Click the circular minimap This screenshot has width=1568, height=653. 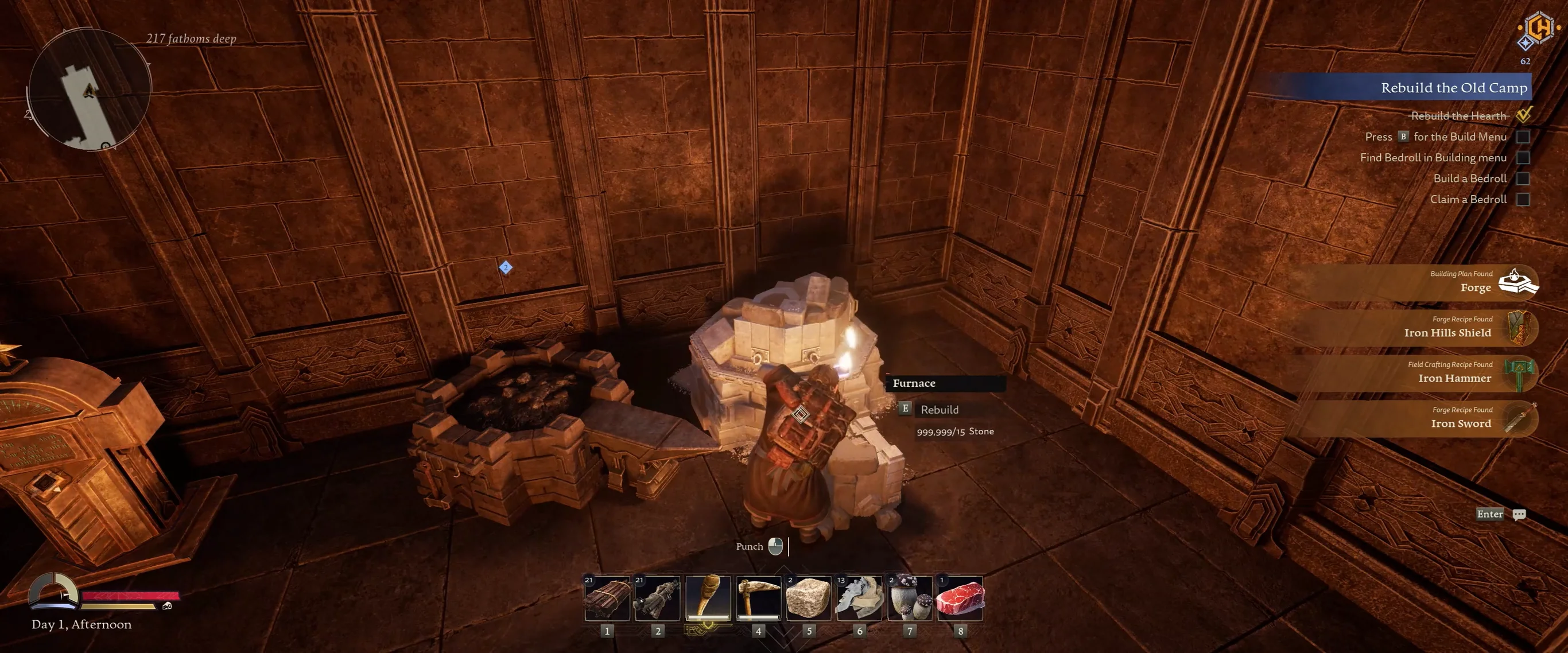tap(89, 90)
